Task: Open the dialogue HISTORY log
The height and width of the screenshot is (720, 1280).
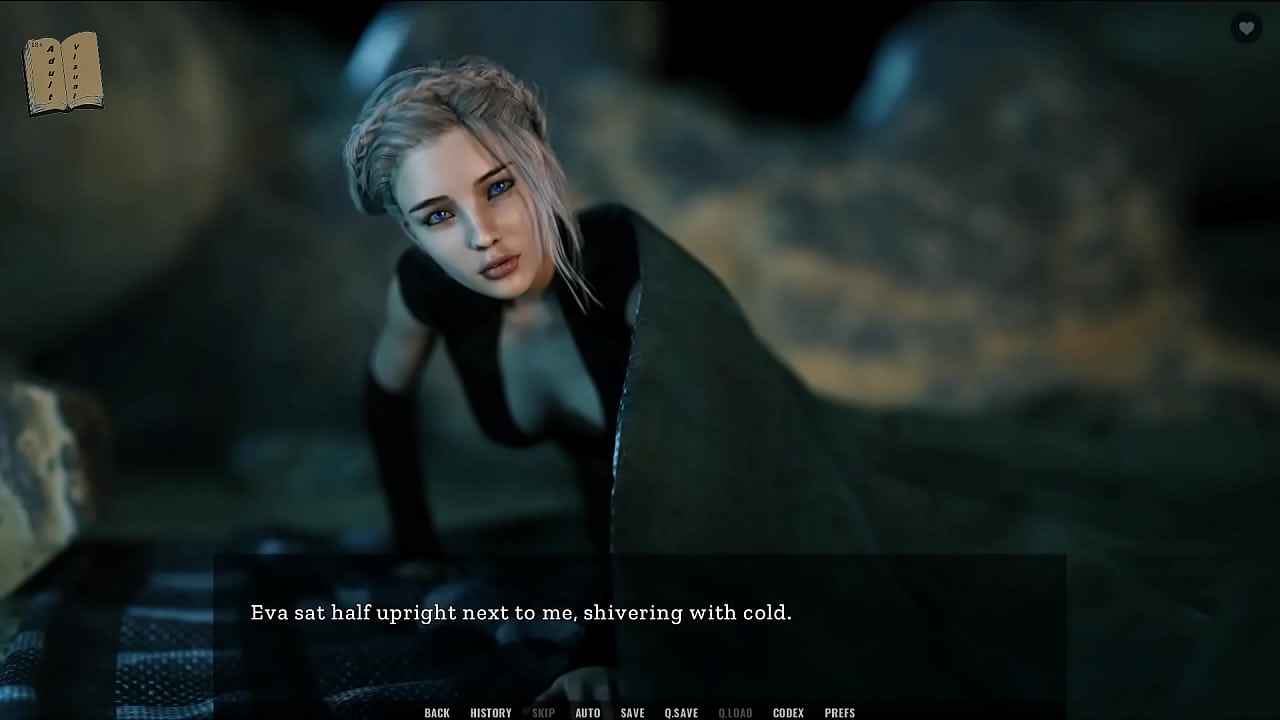Action: click(491, 712)
